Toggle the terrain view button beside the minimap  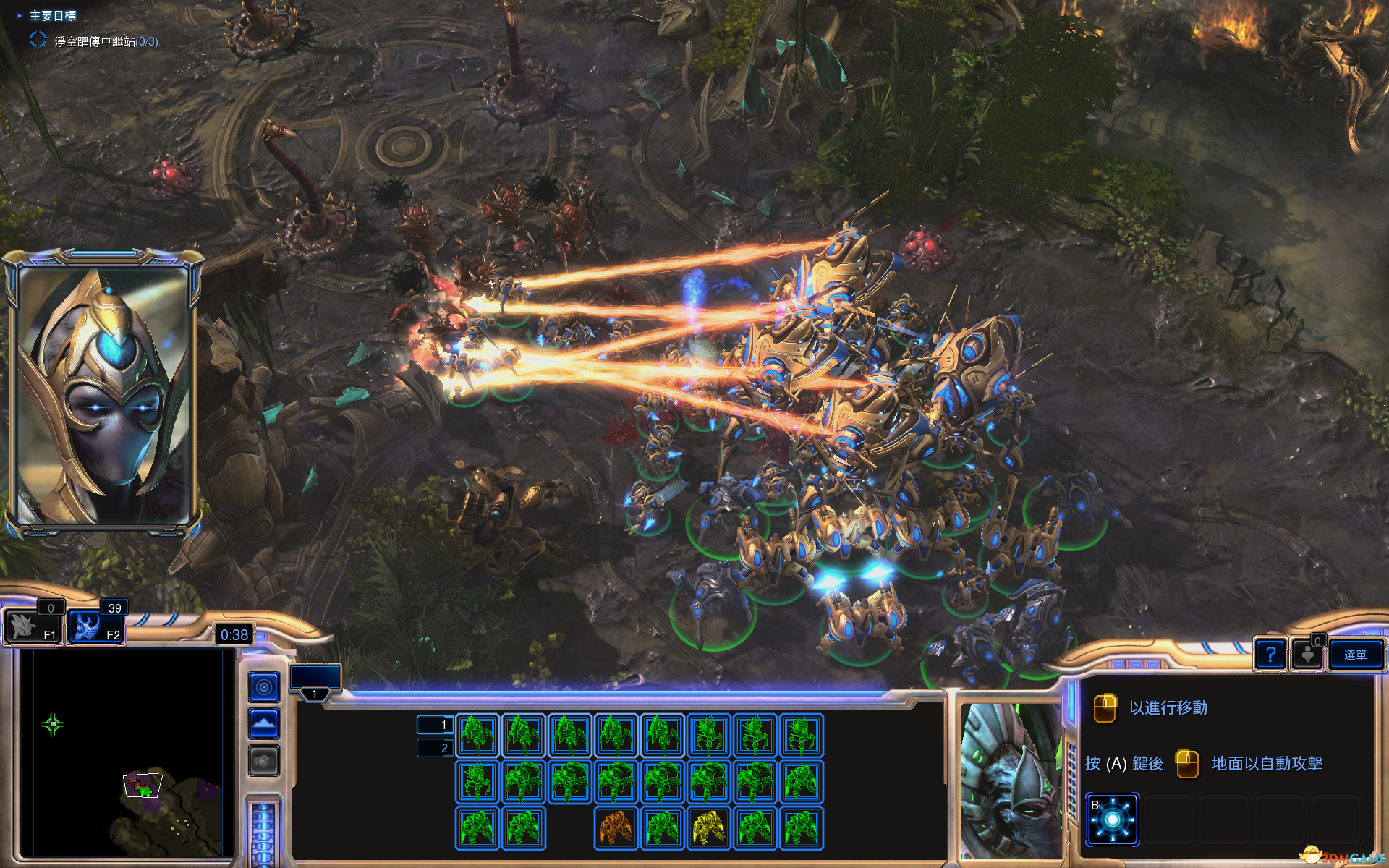click(x=263, y=721)
